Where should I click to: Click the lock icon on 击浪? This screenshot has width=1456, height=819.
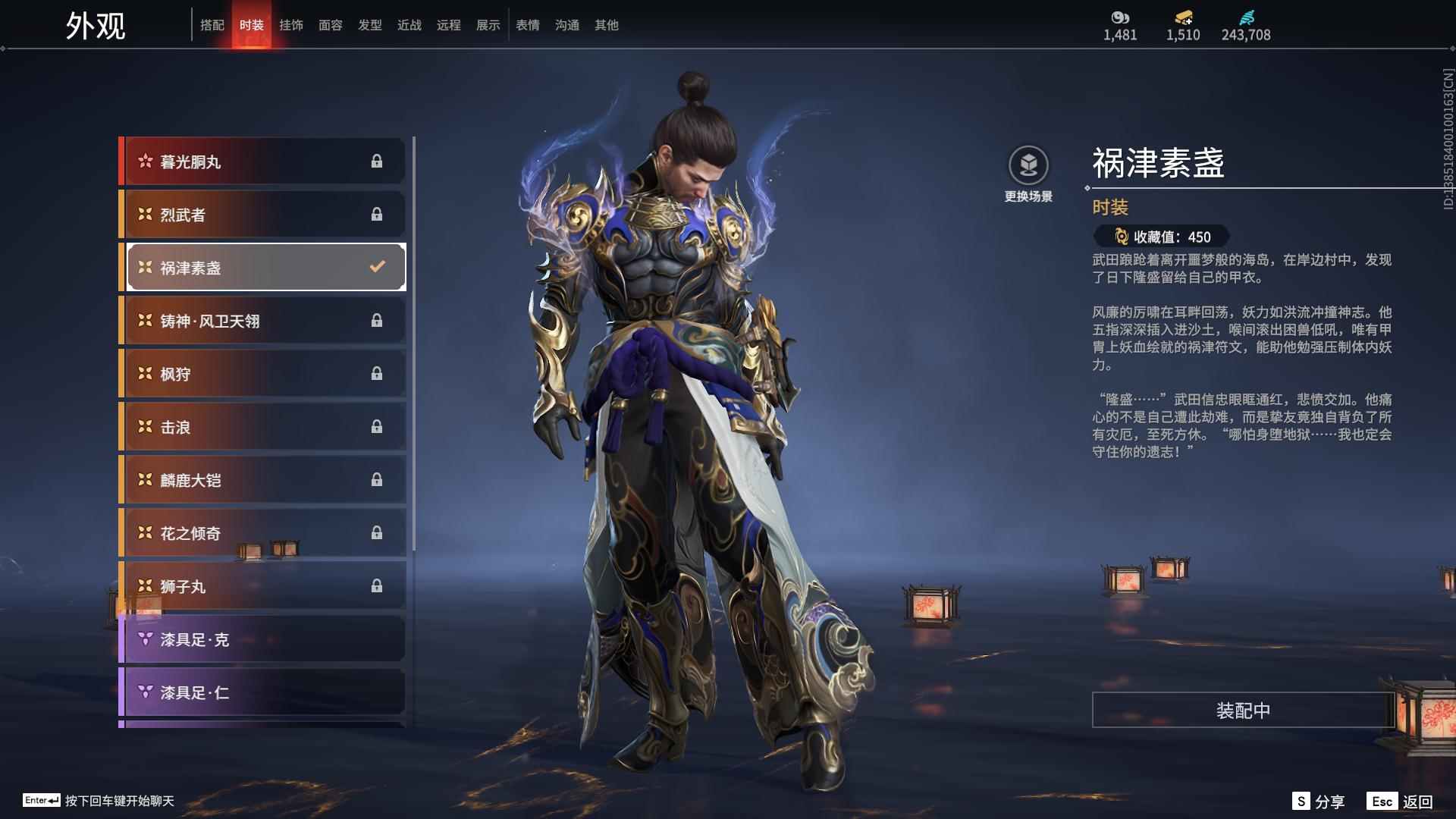click(378, 426)
